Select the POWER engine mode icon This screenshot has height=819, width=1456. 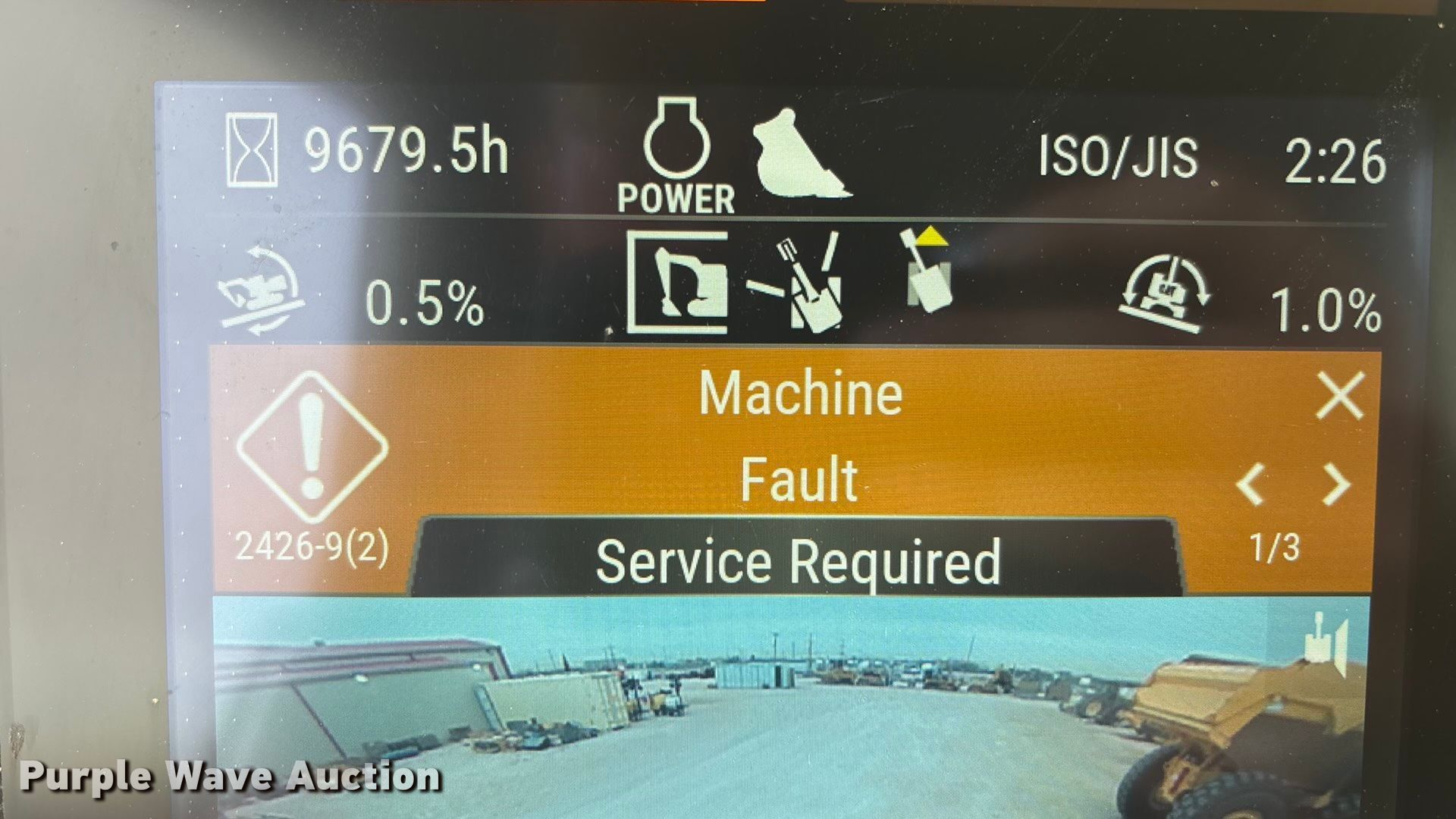click(676, 157)
